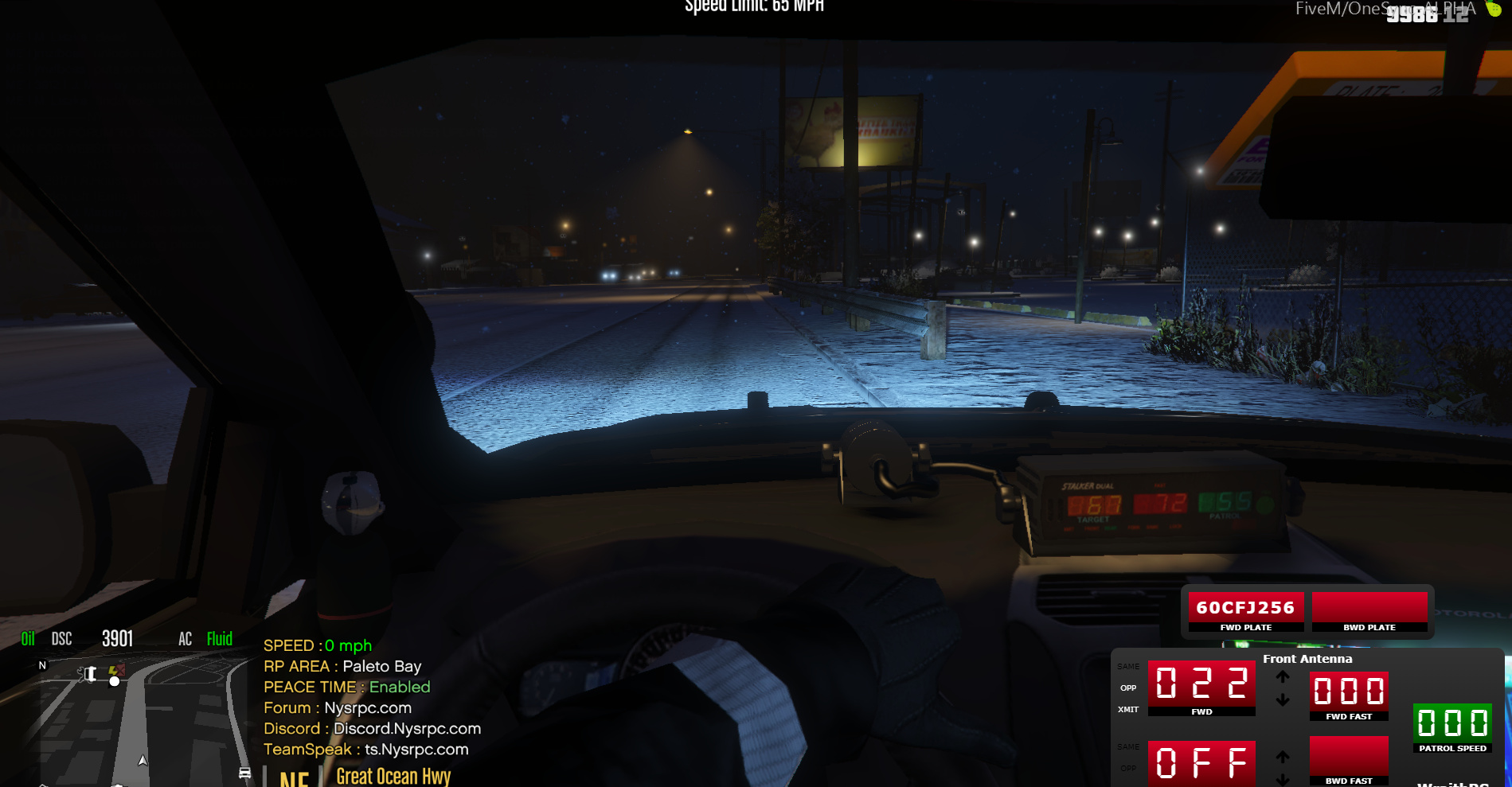Click the green Oil indicator in the vehicle HUD
Viewport: 1512px width, 787px height.
coord(29,638)
